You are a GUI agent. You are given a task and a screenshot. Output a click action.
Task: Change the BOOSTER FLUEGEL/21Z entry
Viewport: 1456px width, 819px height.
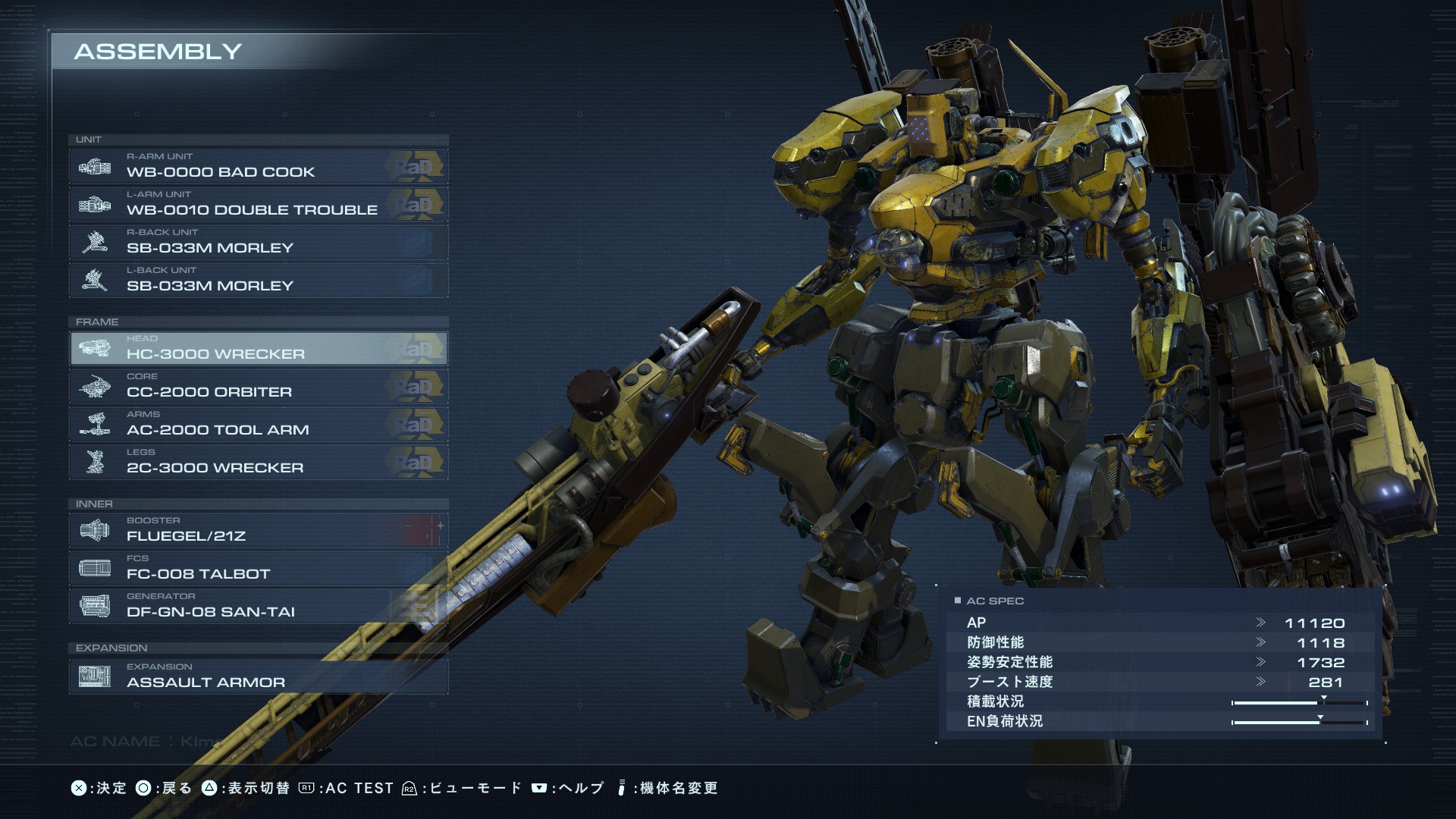point(258,530)
